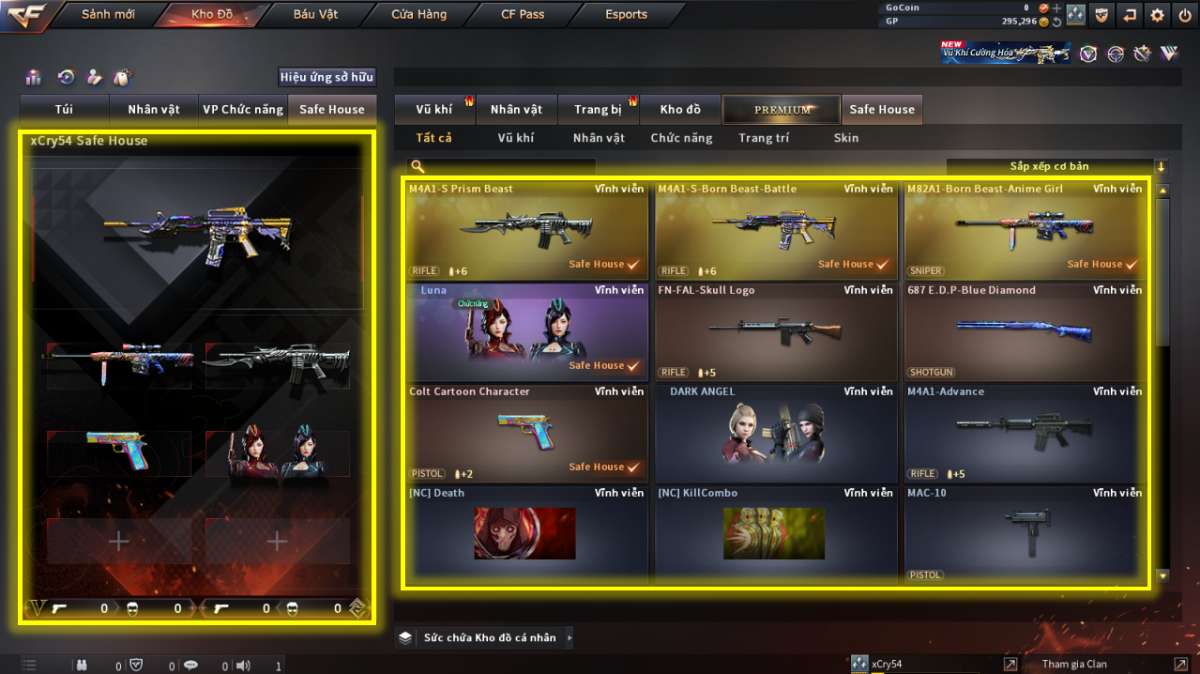Open the settings gear icon
1200x674 pixels.
1157,15
